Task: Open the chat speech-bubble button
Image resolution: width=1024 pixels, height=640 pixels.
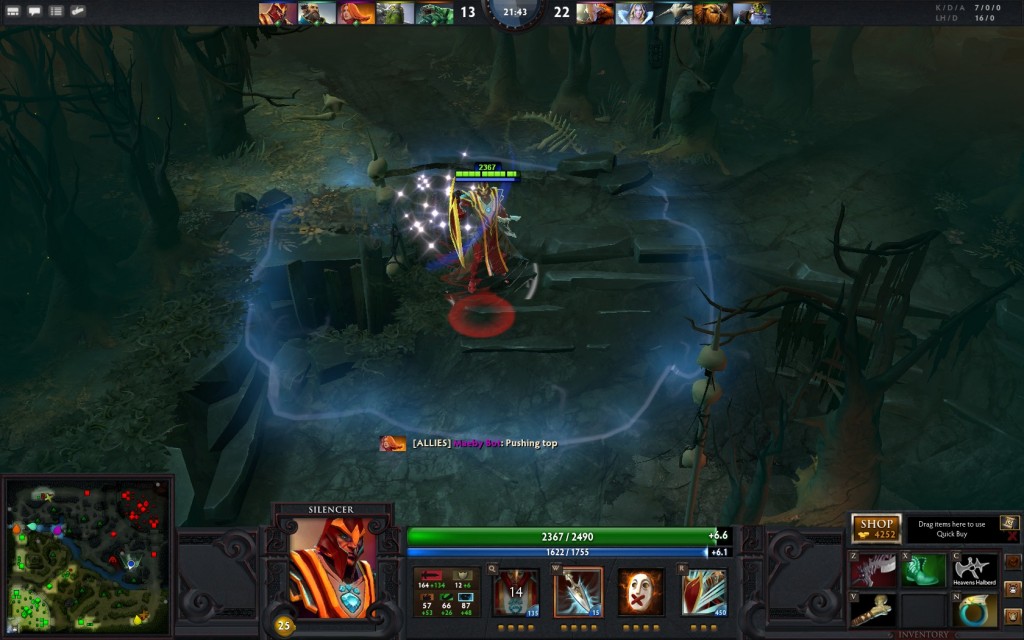Action: coord(35,11)
